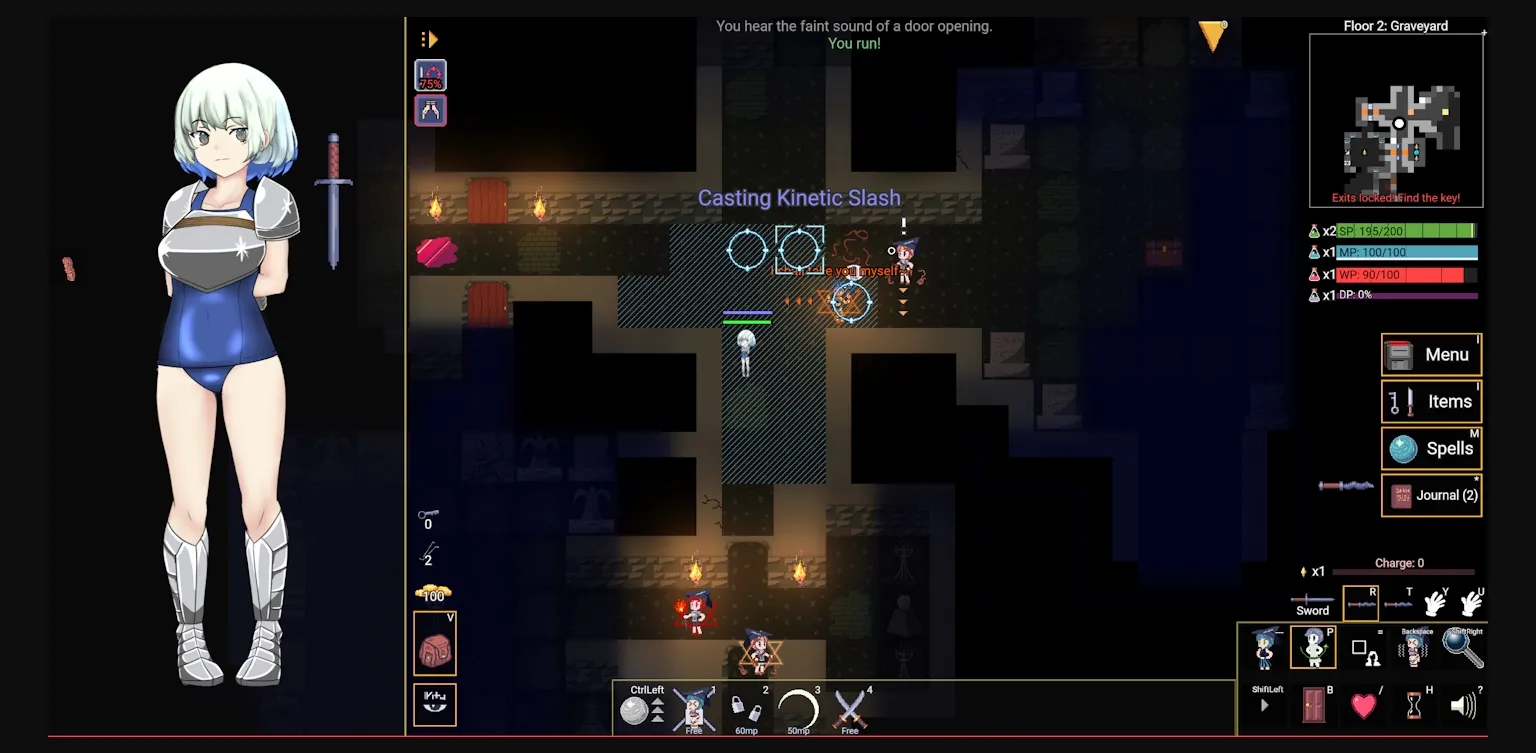Screen dimensions: 1536x753
Task: Click the Graveyard floor minimap
Action: [x=1396, y=120]
